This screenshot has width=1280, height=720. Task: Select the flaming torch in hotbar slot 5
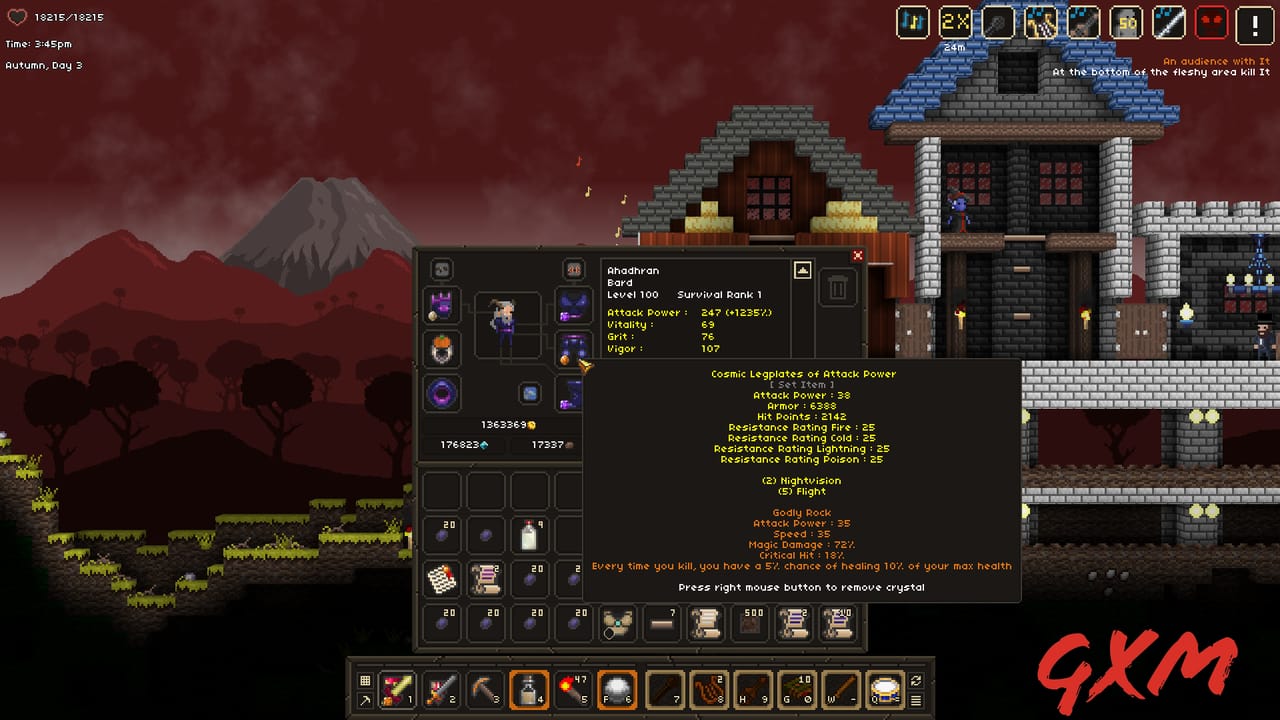tap(575, 690)
